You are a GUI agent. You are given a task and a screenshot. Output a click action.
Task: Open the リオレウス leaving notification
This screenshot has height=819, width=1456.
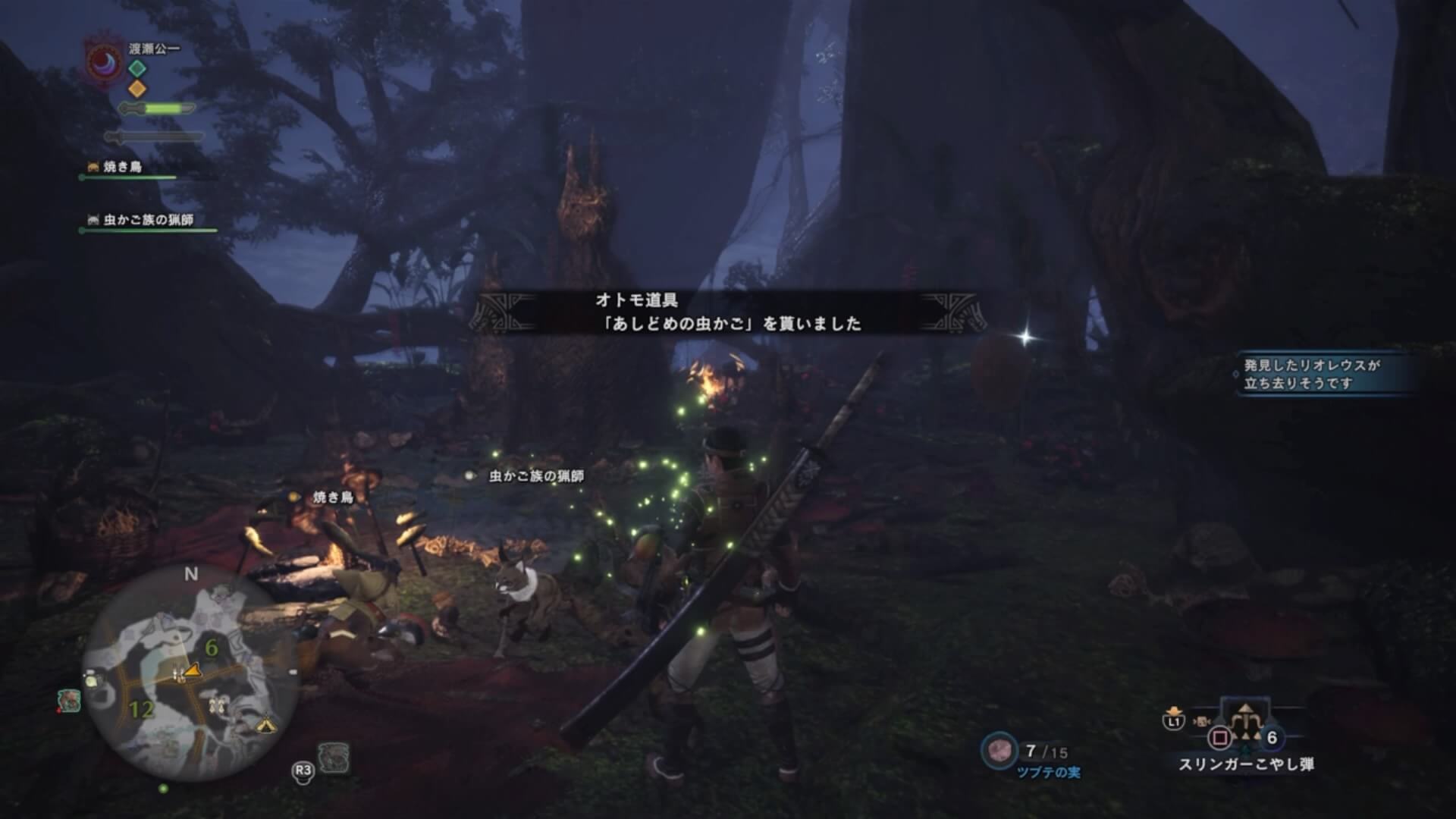click(1319, 374)
